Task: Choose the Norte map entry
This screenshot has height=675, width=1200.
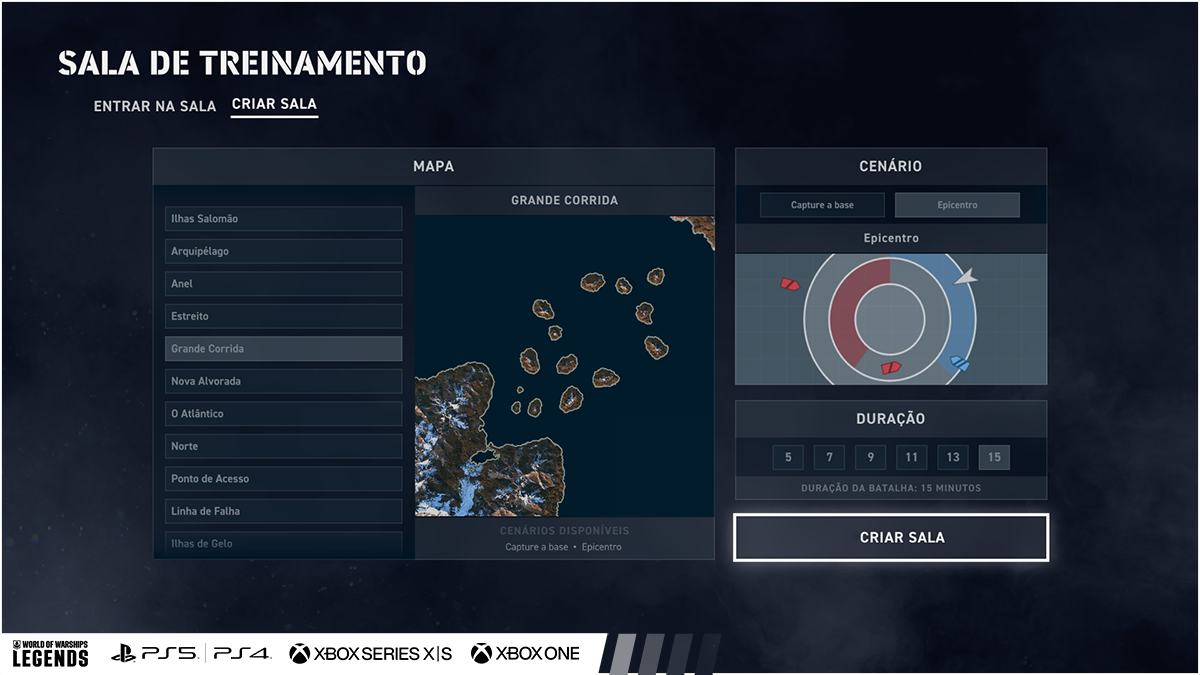Action: pyautogui.click(x=283, y=446)
